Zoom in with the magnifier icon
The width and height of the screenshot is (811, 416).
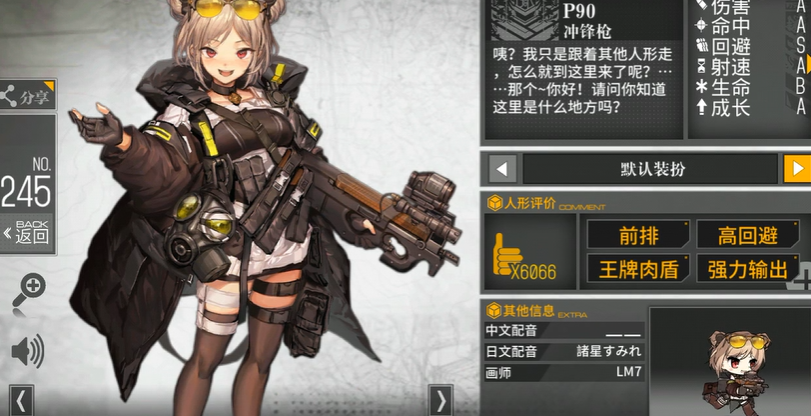click(29, 290)
